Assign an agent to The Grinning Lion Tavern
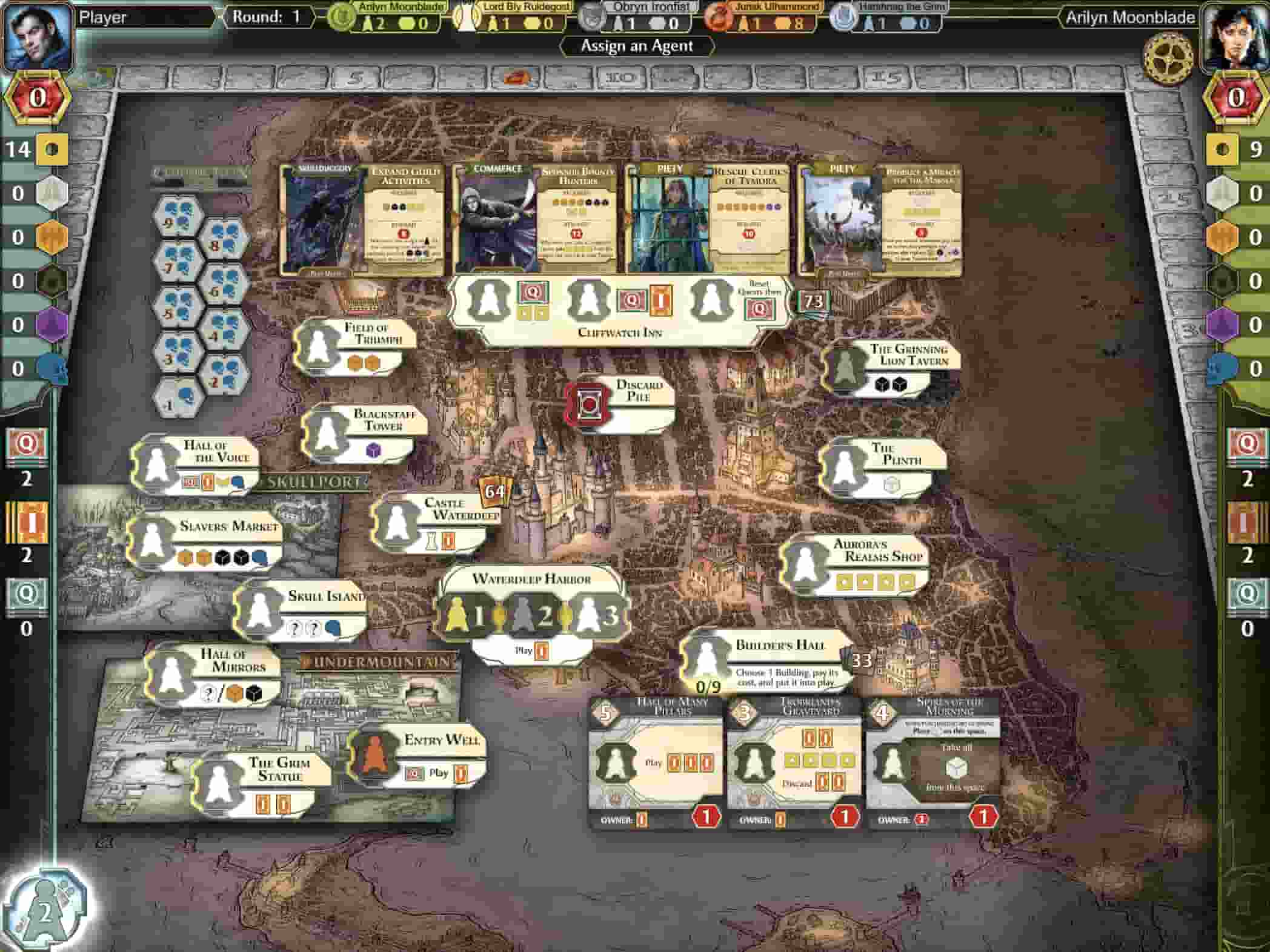This screenshot has width=1270, height=952. point(846,367)
